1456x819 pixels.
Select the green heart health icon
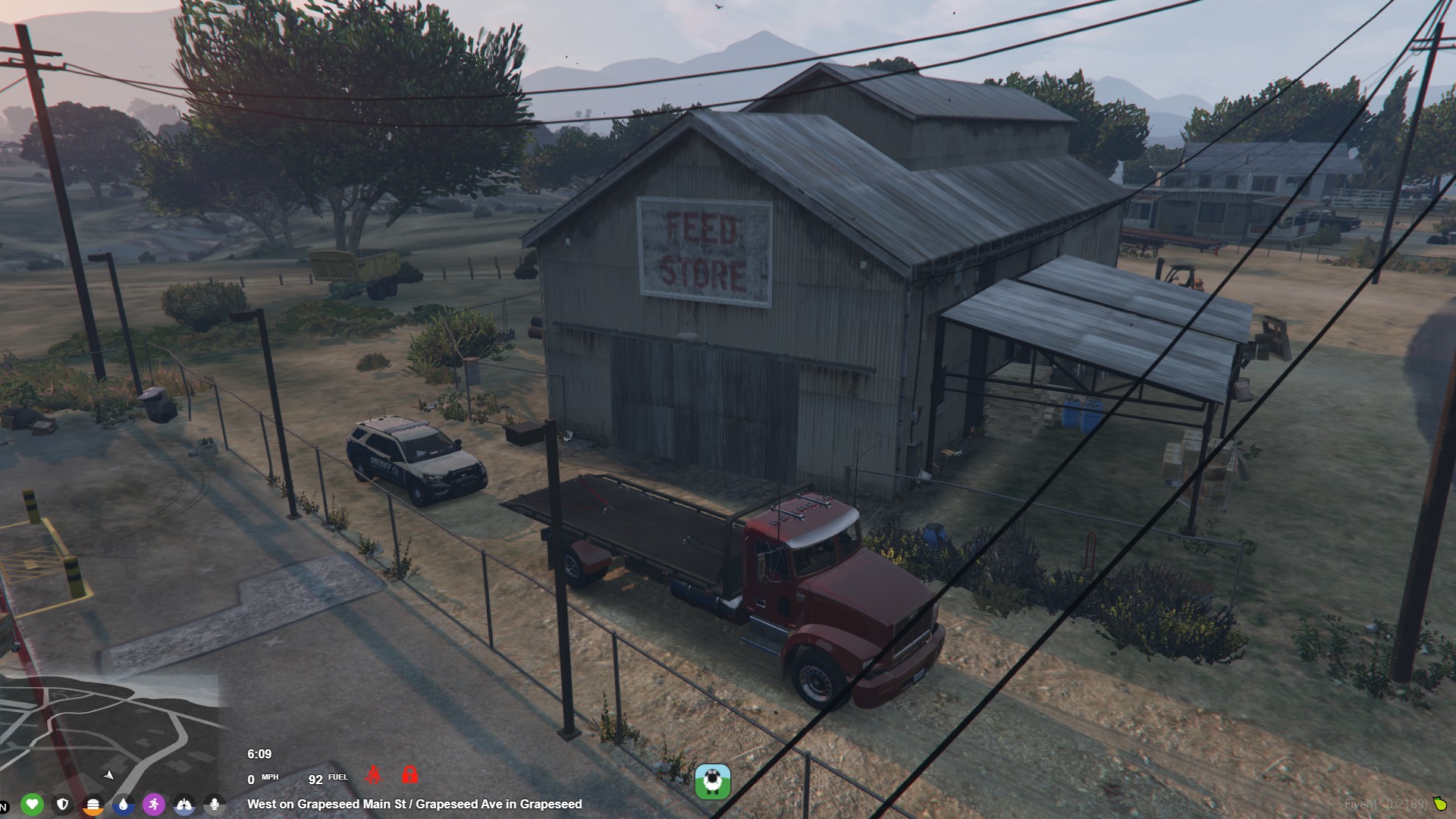[32, 804]
